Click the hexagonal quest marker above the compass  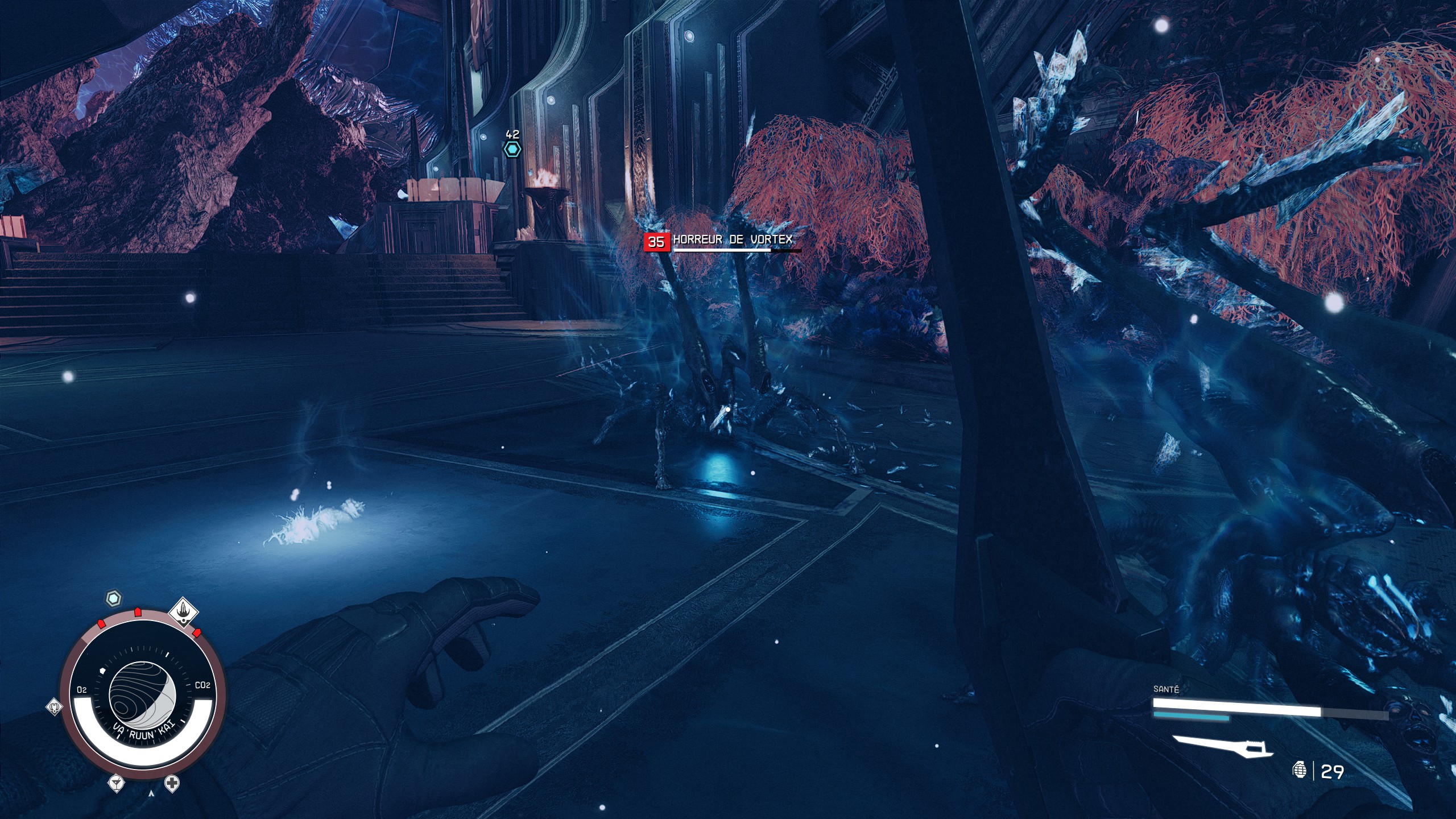click(113, 597)
